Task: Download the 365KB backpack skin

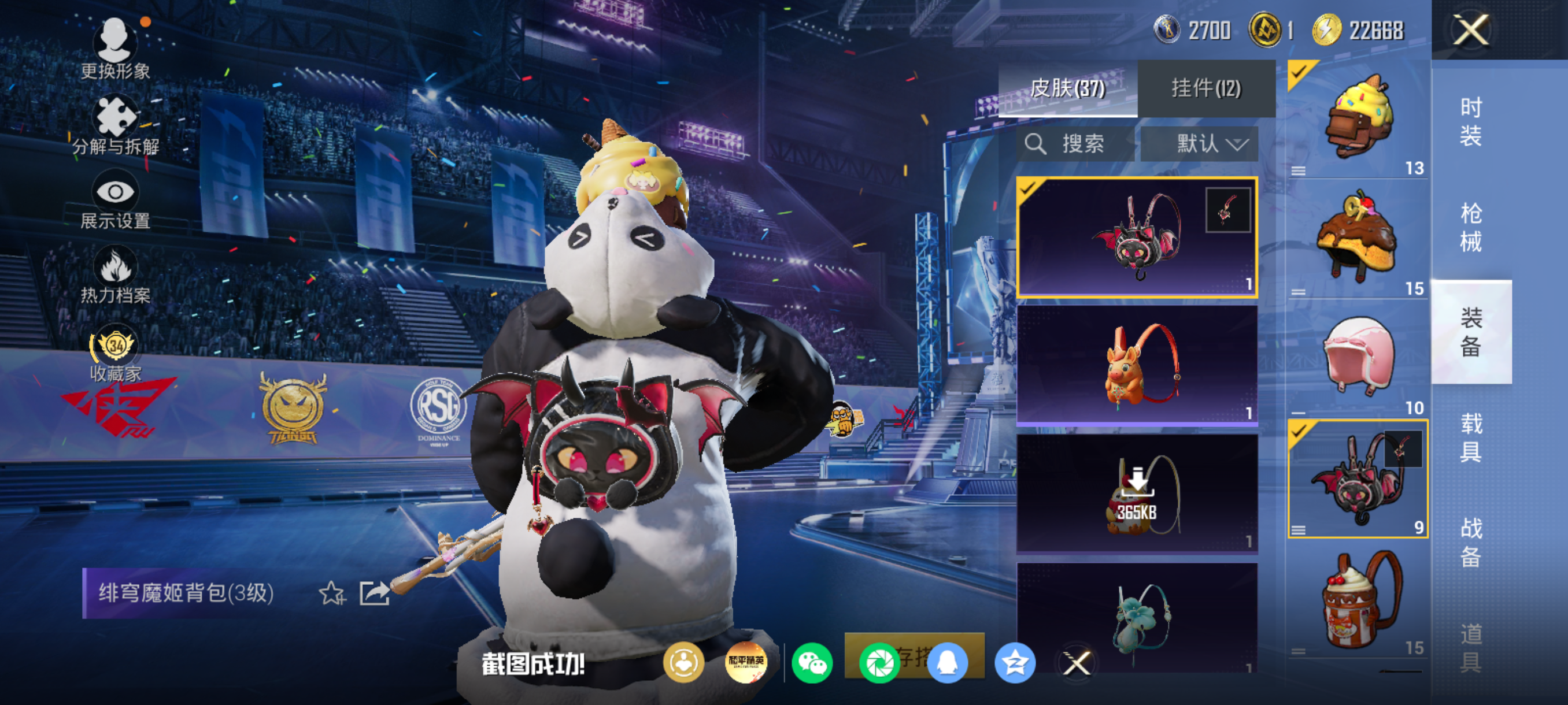Action: pos(1137,493)
